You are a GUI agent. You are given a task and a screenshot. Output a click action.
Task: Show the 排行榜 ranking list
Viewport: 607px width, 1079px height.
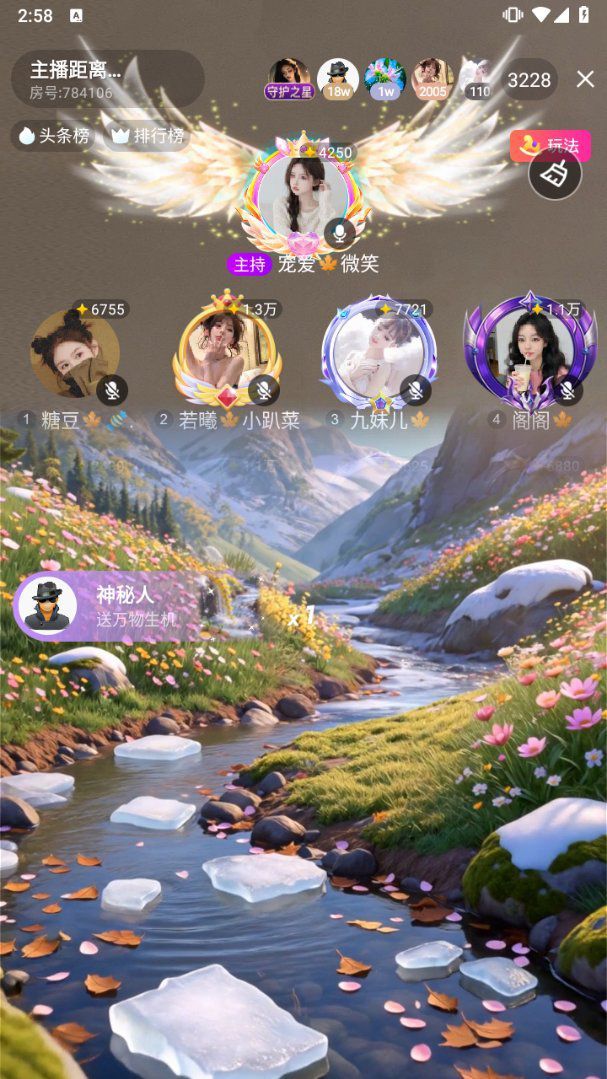pyautogui.click(x=149, y=135)
